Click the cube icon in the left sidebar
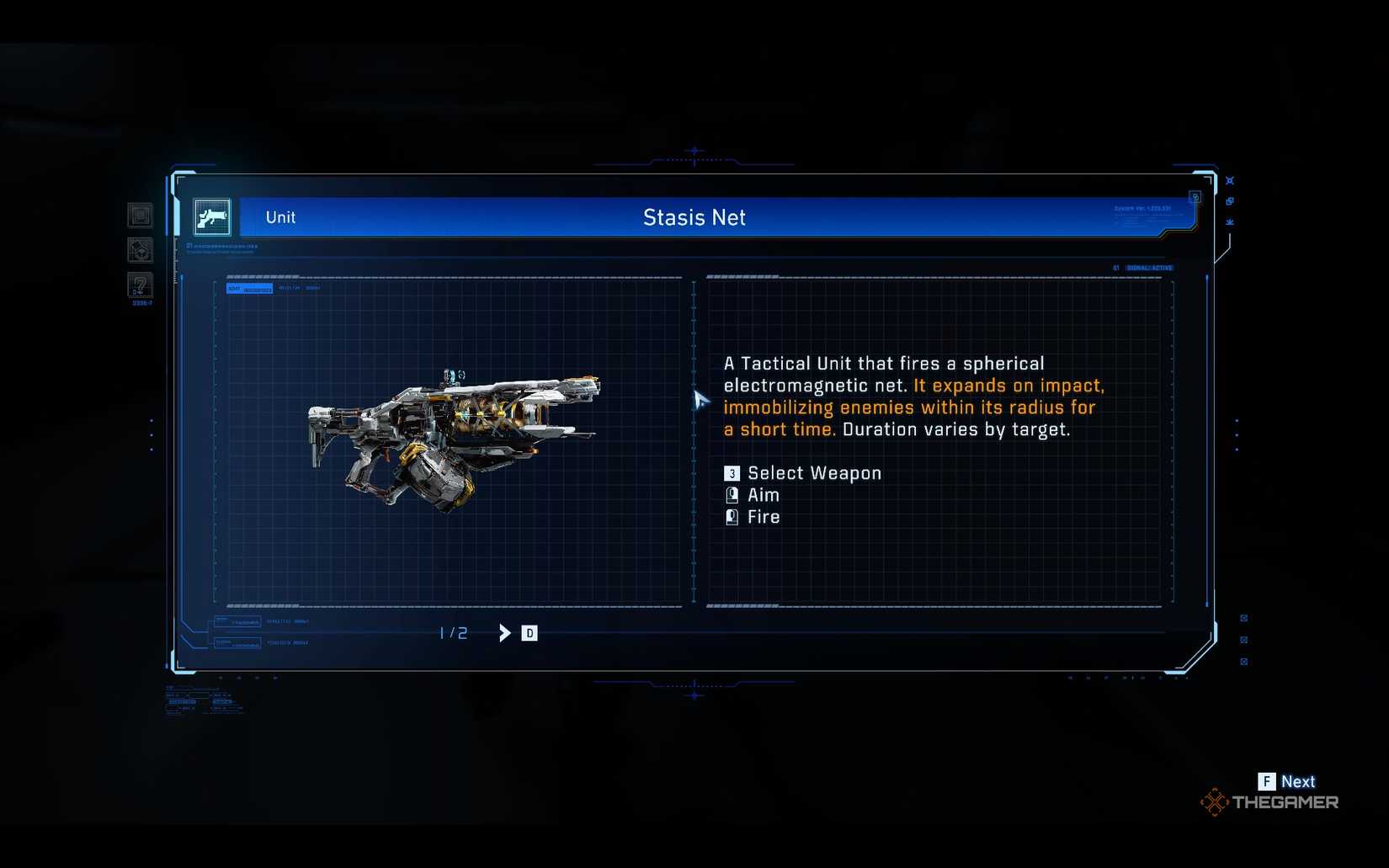 coord(140,251)
